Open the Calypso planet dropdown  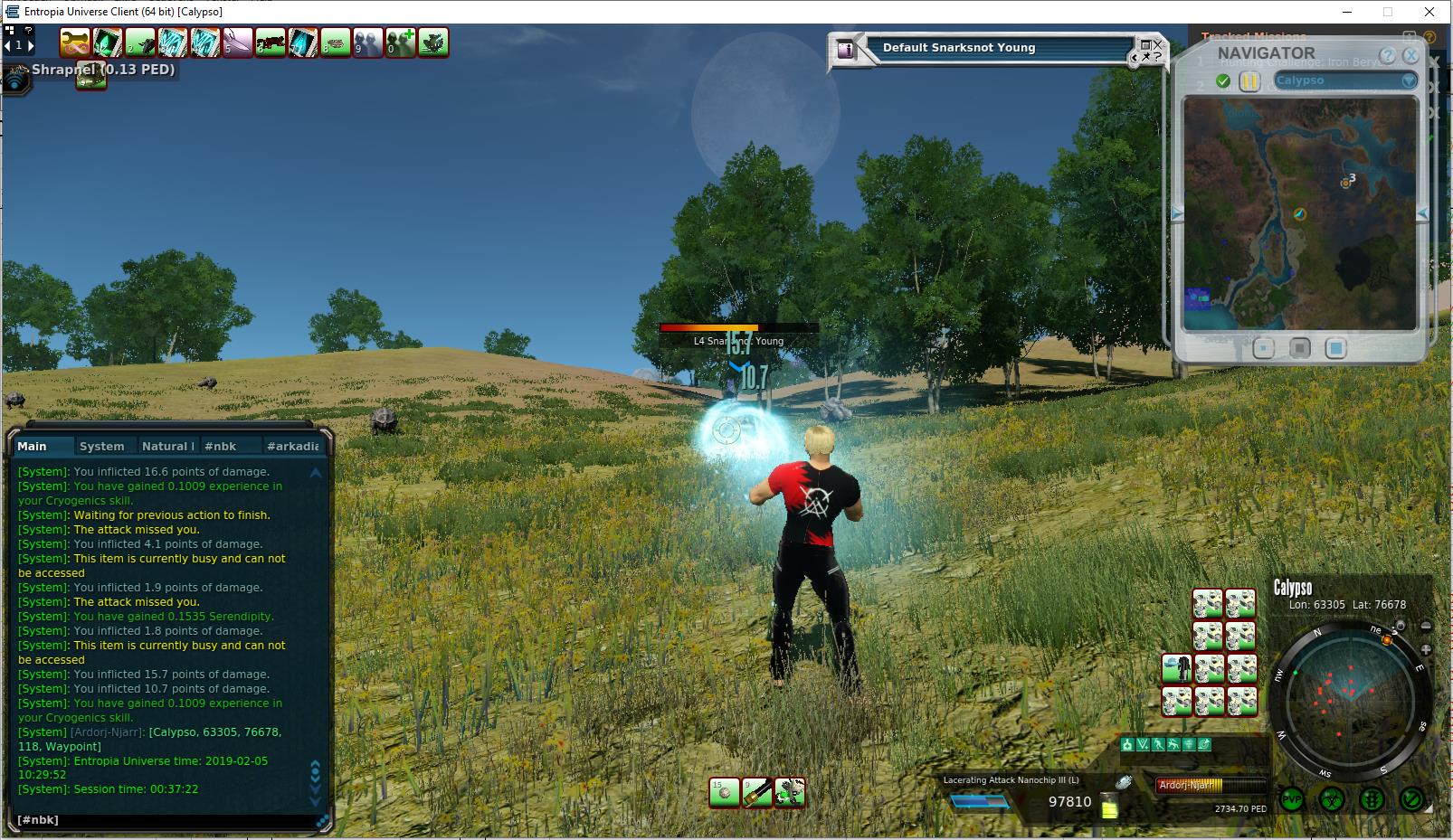tap(1408, 81)
